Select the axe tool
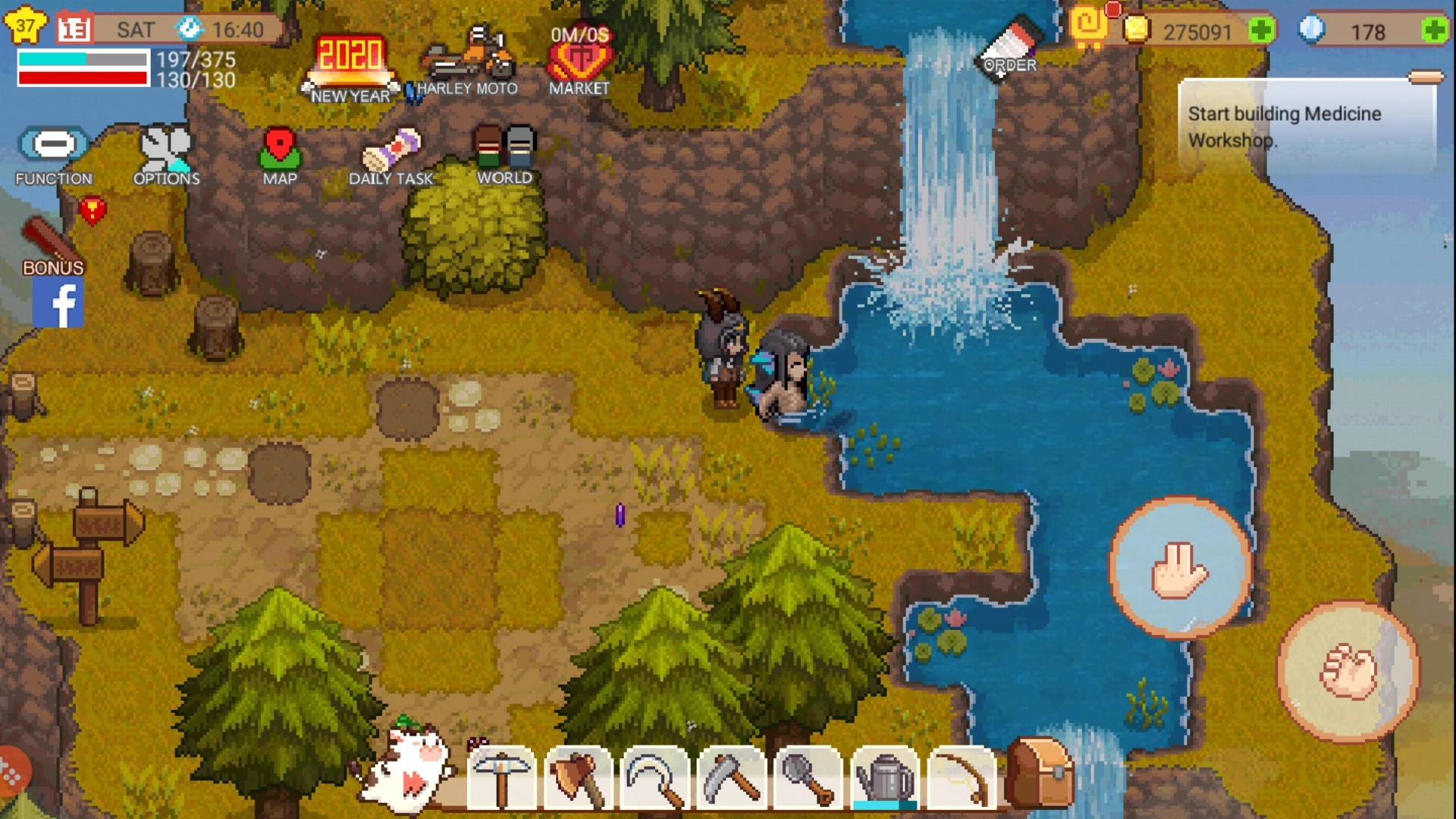The image size is (1456, 819). [577, 778]
